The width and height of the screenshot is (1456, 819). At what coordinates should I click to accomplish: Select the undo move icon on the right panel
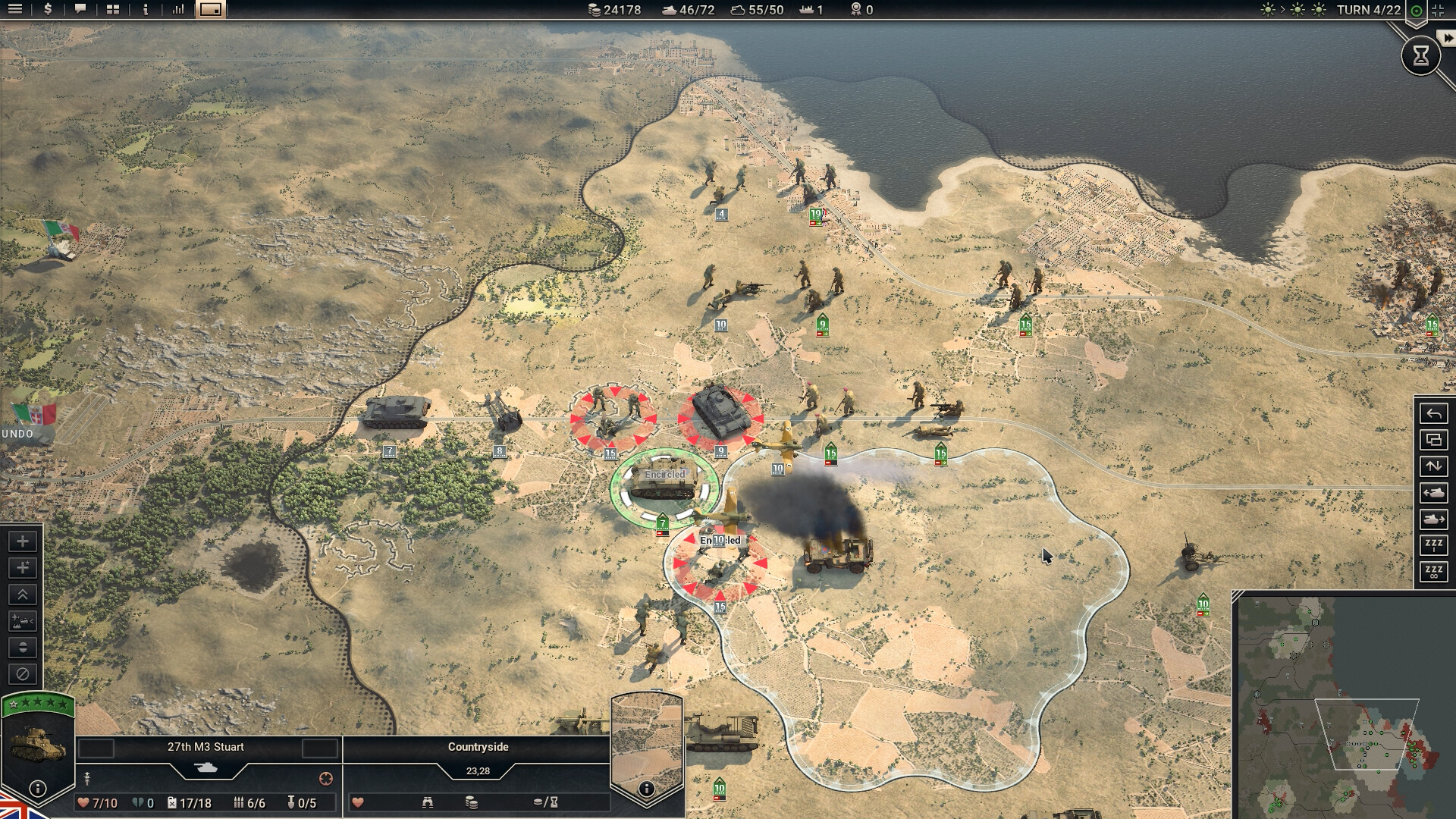pos(1432,413)
